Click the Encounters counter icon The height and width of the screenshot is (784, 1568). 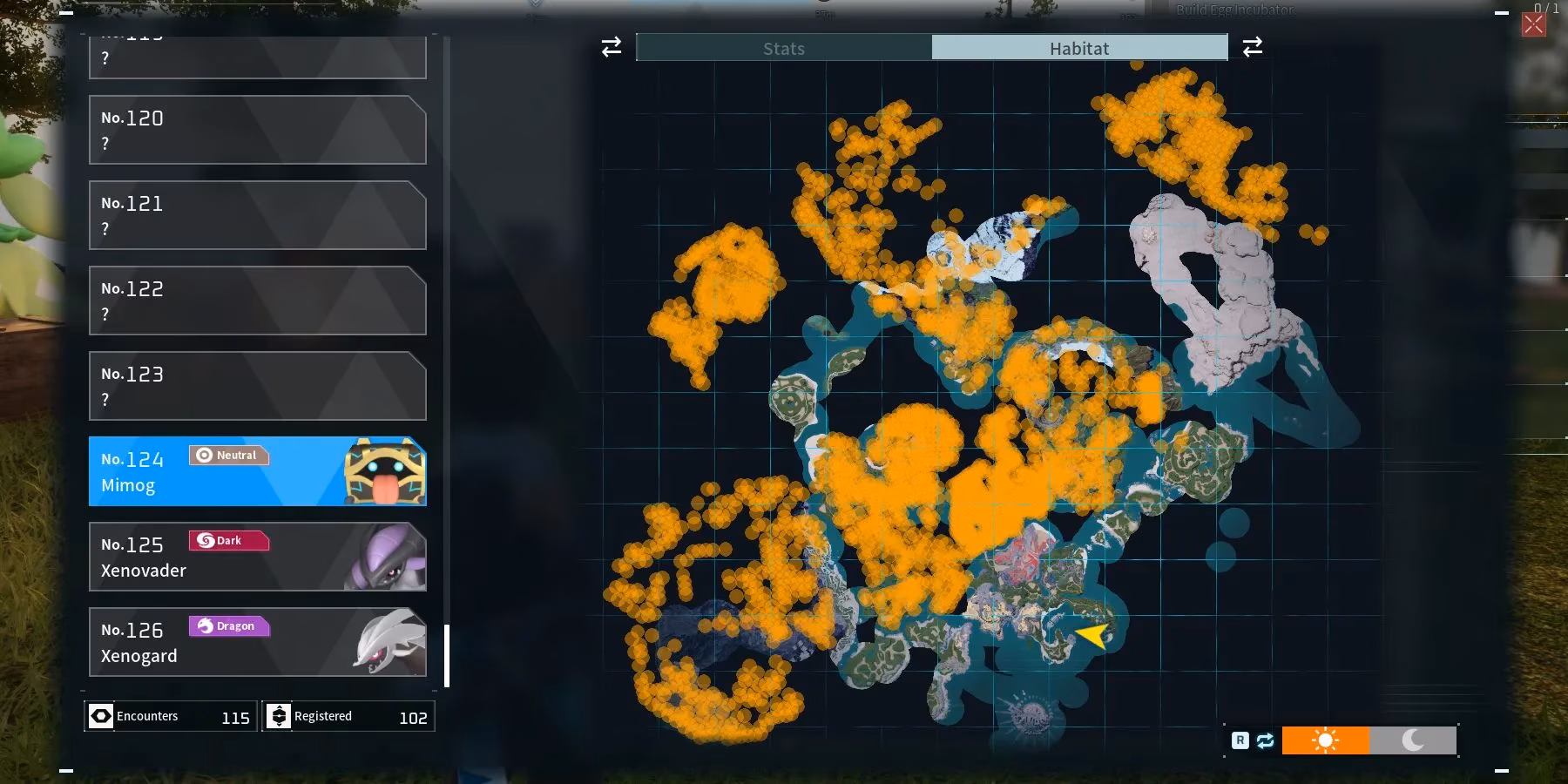click(102, 716)
